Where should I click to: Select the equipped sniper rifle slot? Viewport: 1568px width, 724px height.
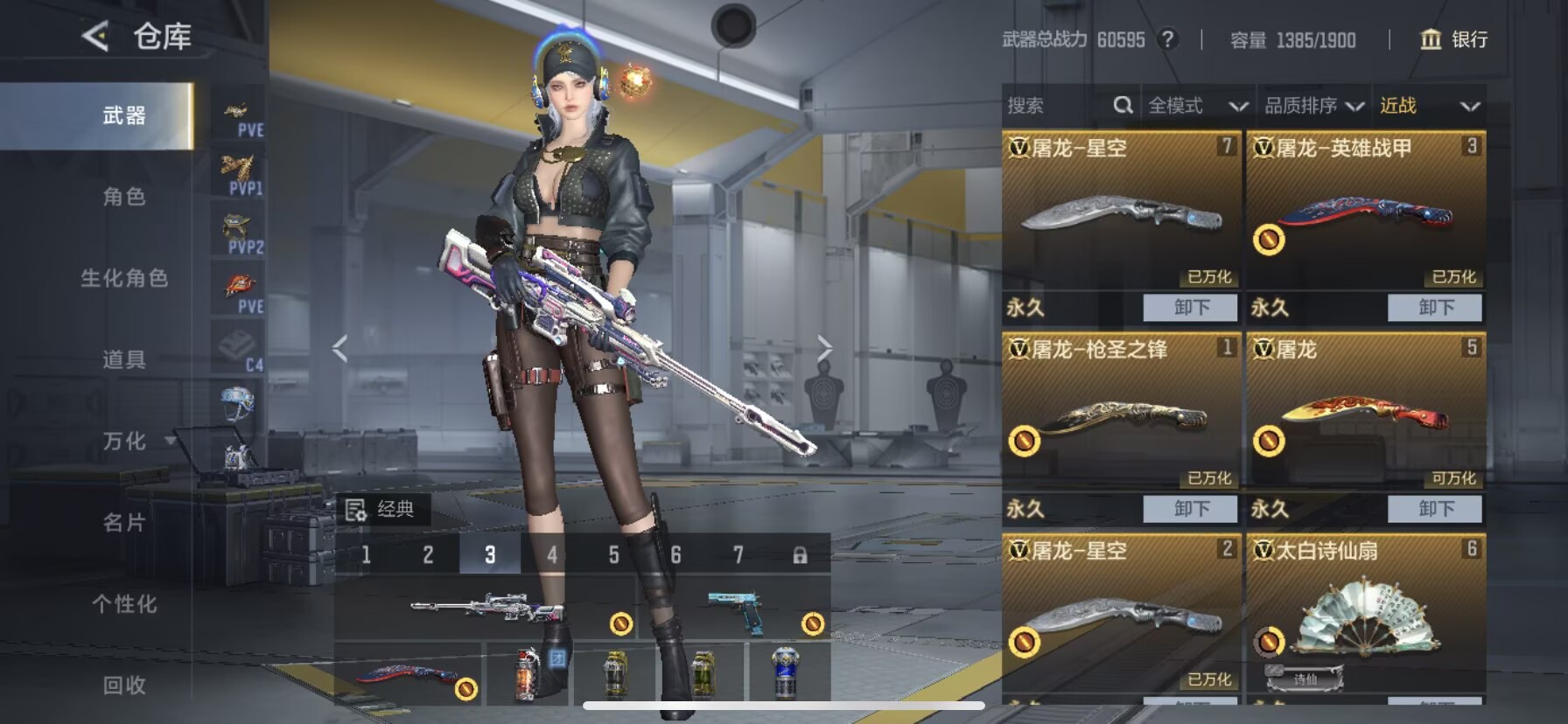(486, 608)
